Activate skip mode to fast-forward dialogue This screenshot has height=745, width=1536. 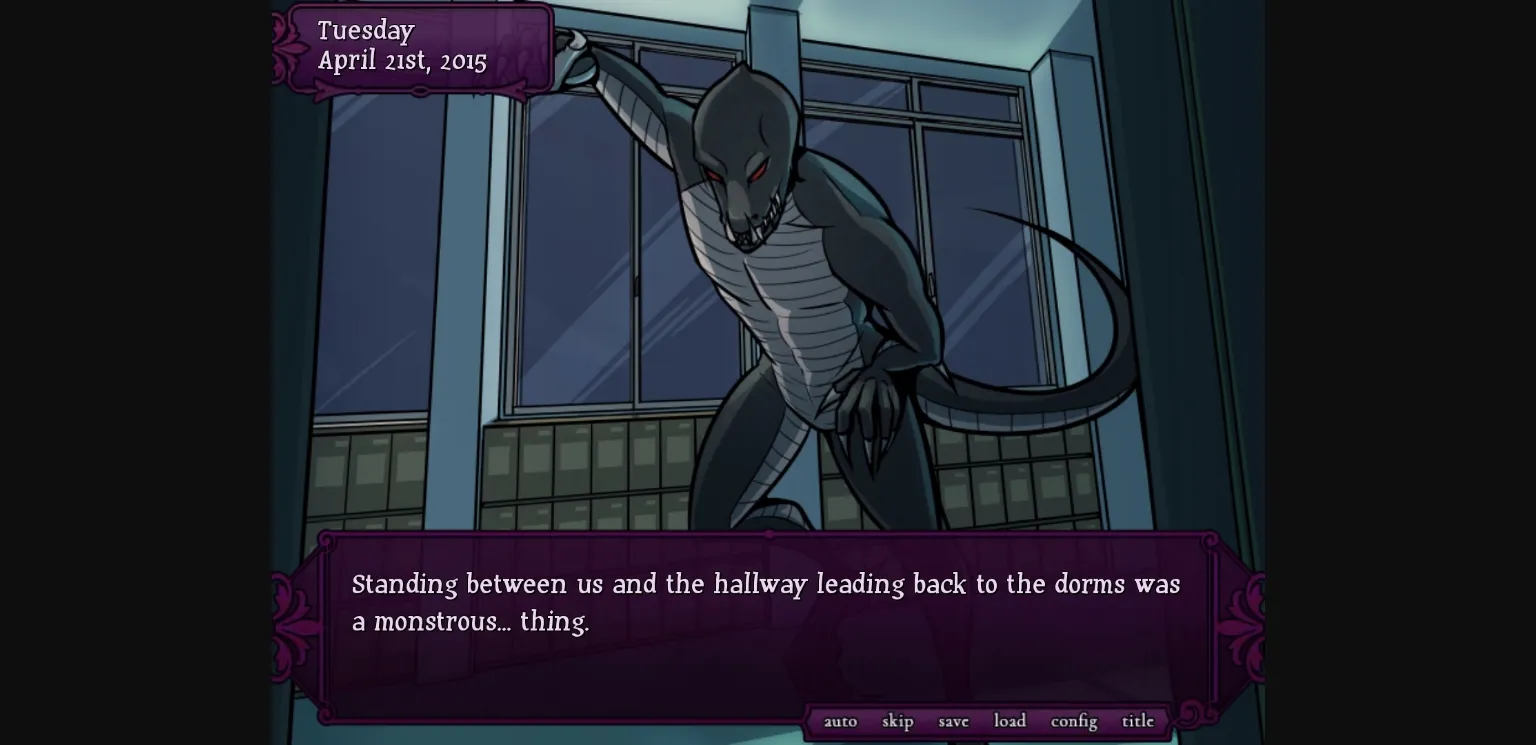897,721
